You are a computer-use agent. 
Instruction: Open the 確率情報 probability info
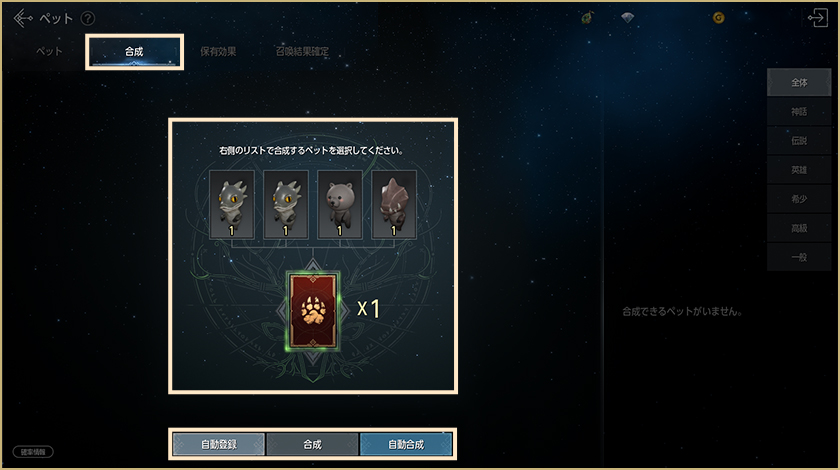[34, 452]
